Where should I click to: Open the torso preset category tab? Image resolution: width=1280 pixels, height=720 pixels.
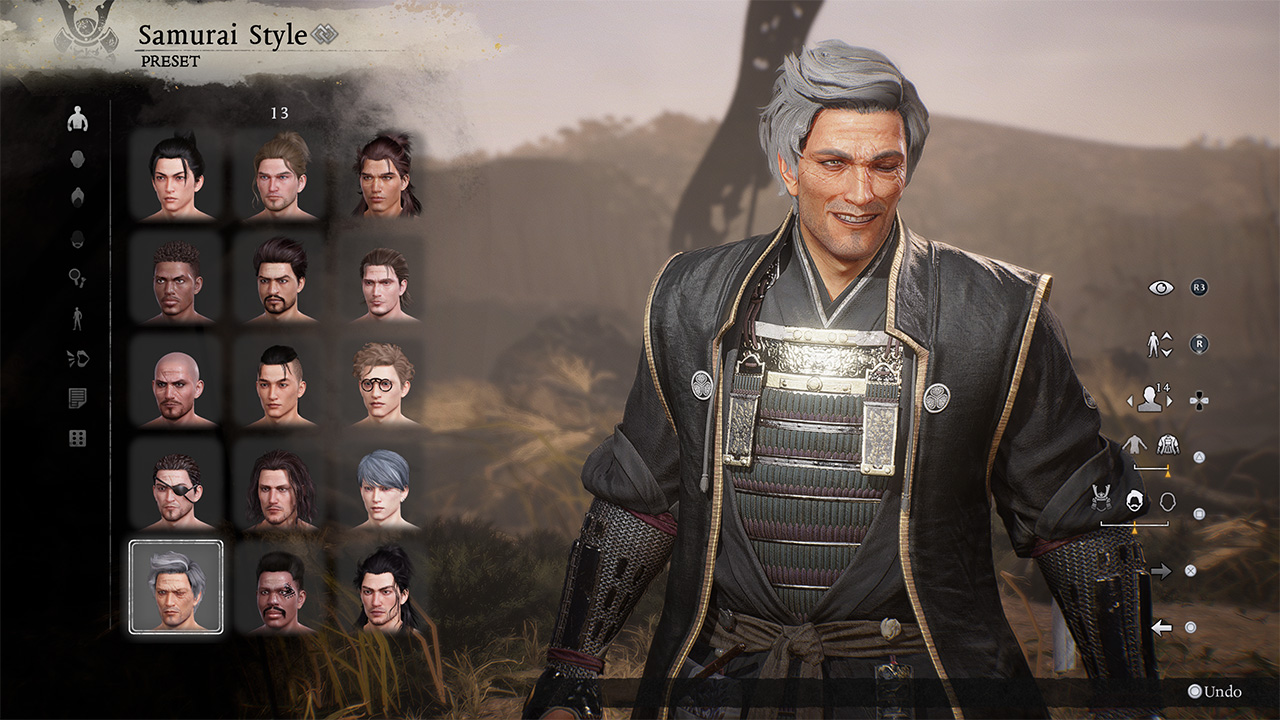[77, 120]
